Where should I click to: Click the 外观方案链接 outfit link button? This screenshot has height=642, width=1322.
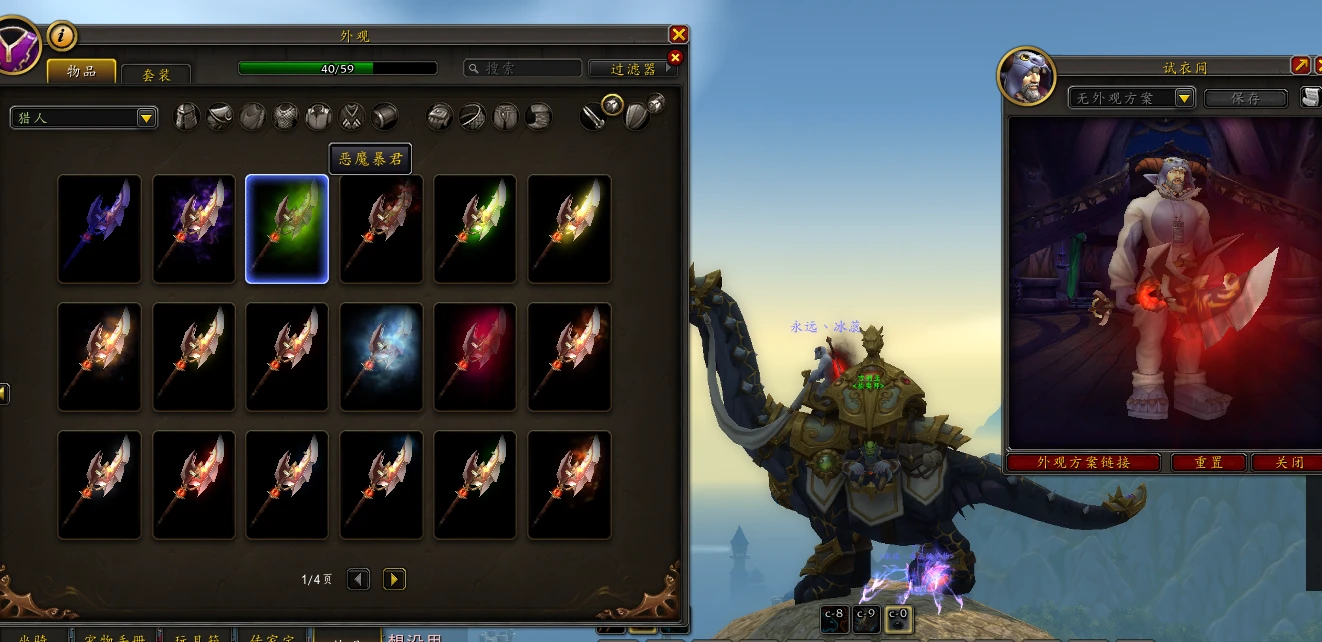tap(1083, 463)
